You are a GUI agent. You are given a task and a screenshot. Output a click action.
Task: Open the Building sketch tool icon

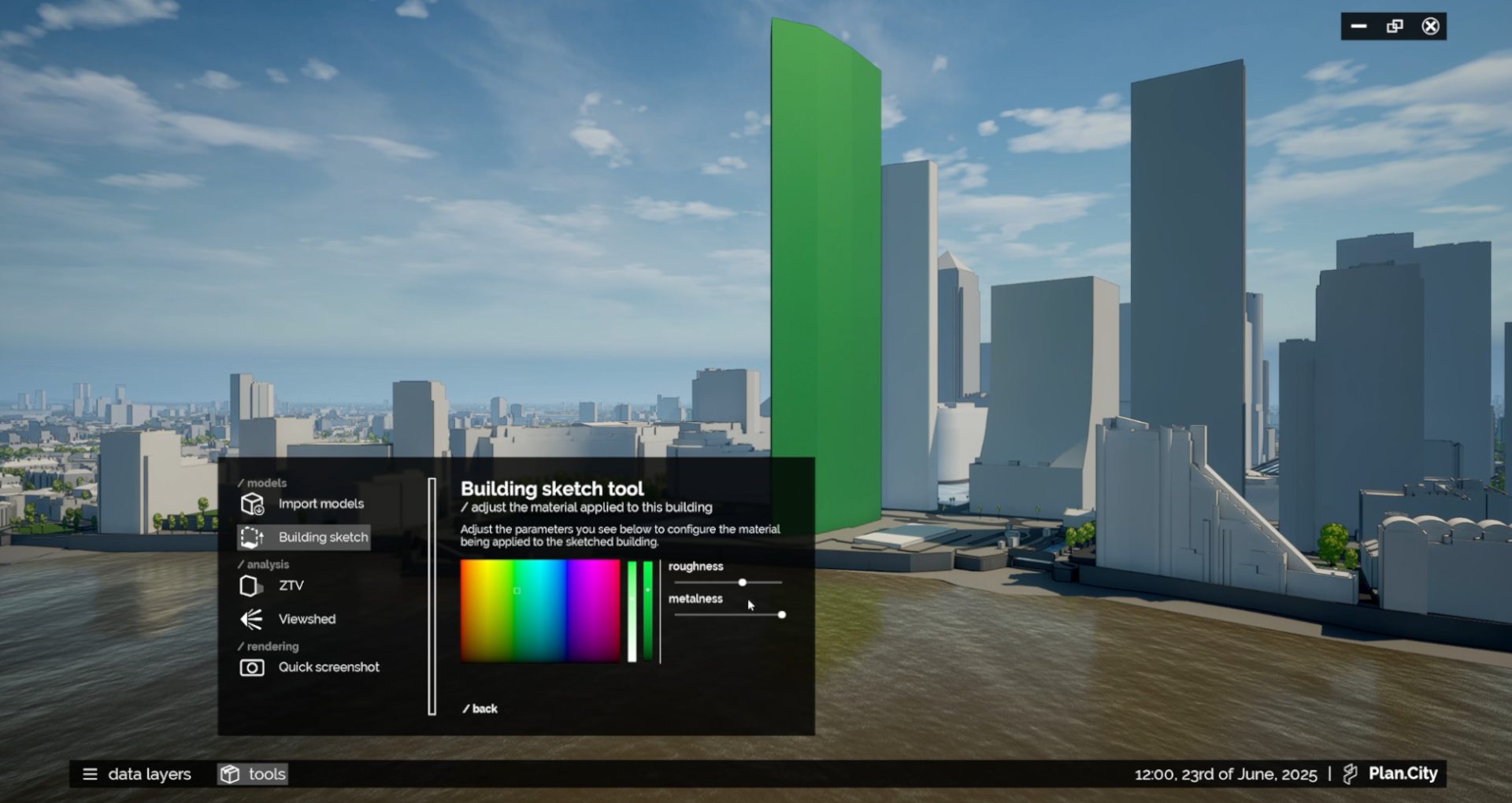[x=254, y=537]
